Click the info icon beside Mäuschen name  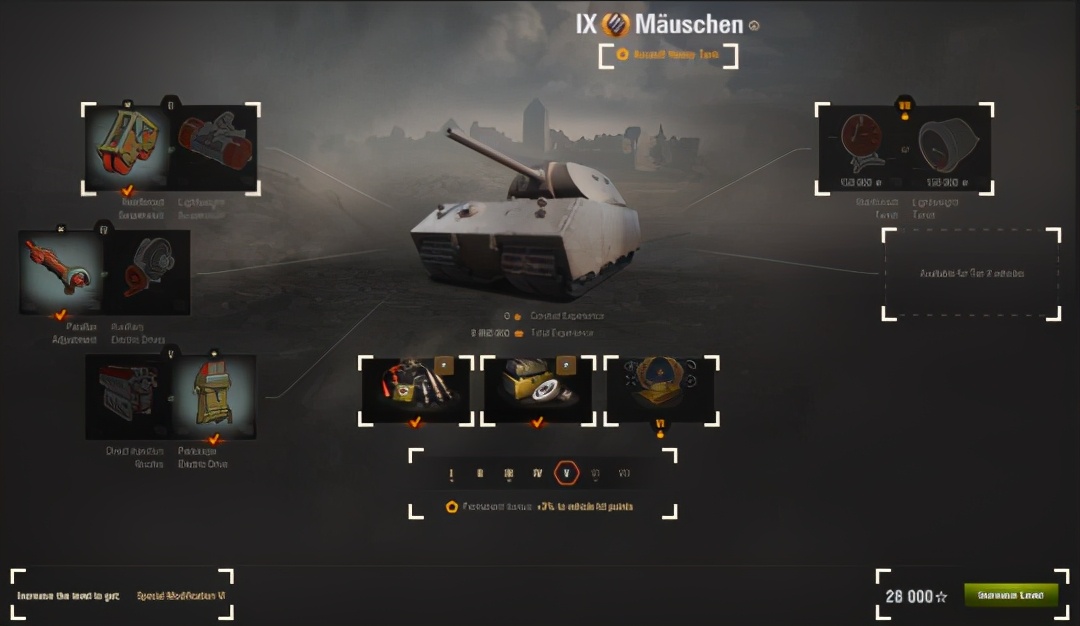click(754, 26)
